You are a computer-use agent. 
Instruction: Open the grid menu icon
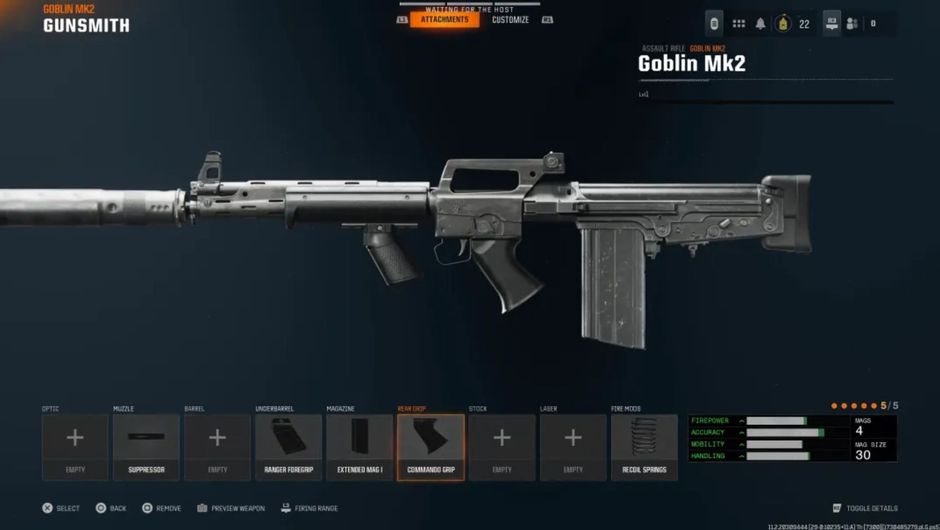[x=738, y=24]
